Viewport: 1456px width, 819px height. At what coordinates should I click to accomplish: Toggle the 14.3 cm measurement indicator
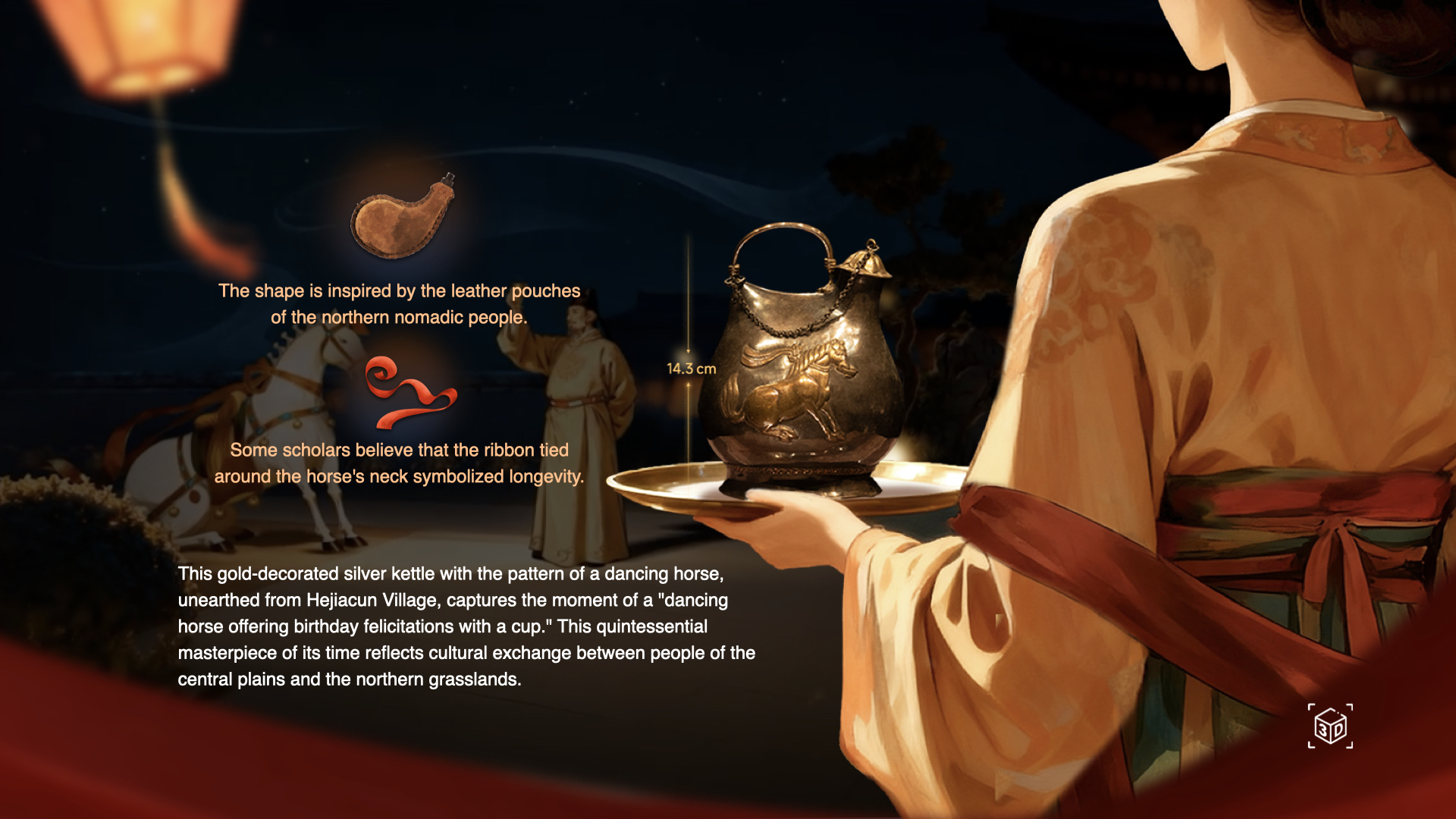tap(691, 369)
